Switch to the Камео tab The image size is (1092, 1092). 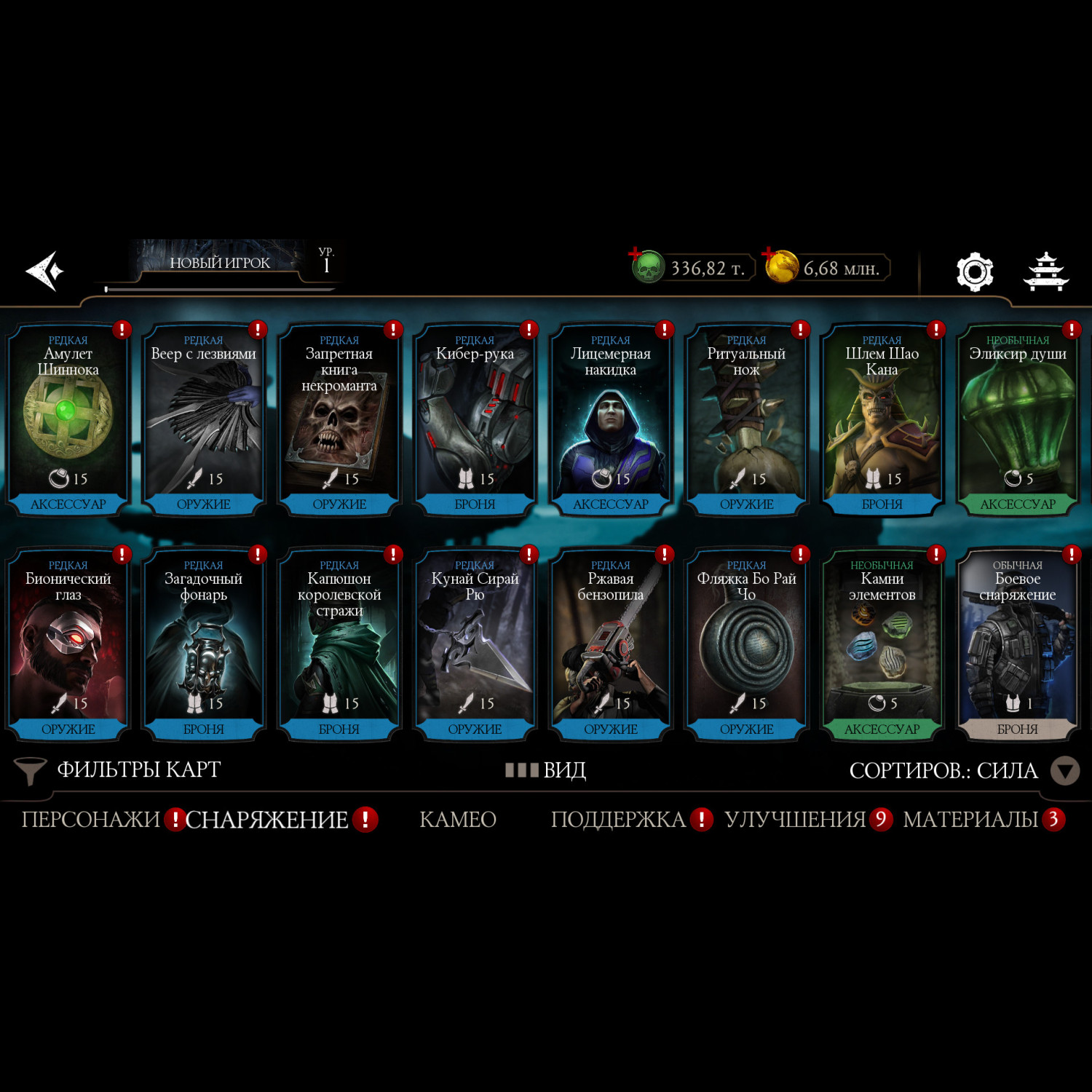click(458, 820)
